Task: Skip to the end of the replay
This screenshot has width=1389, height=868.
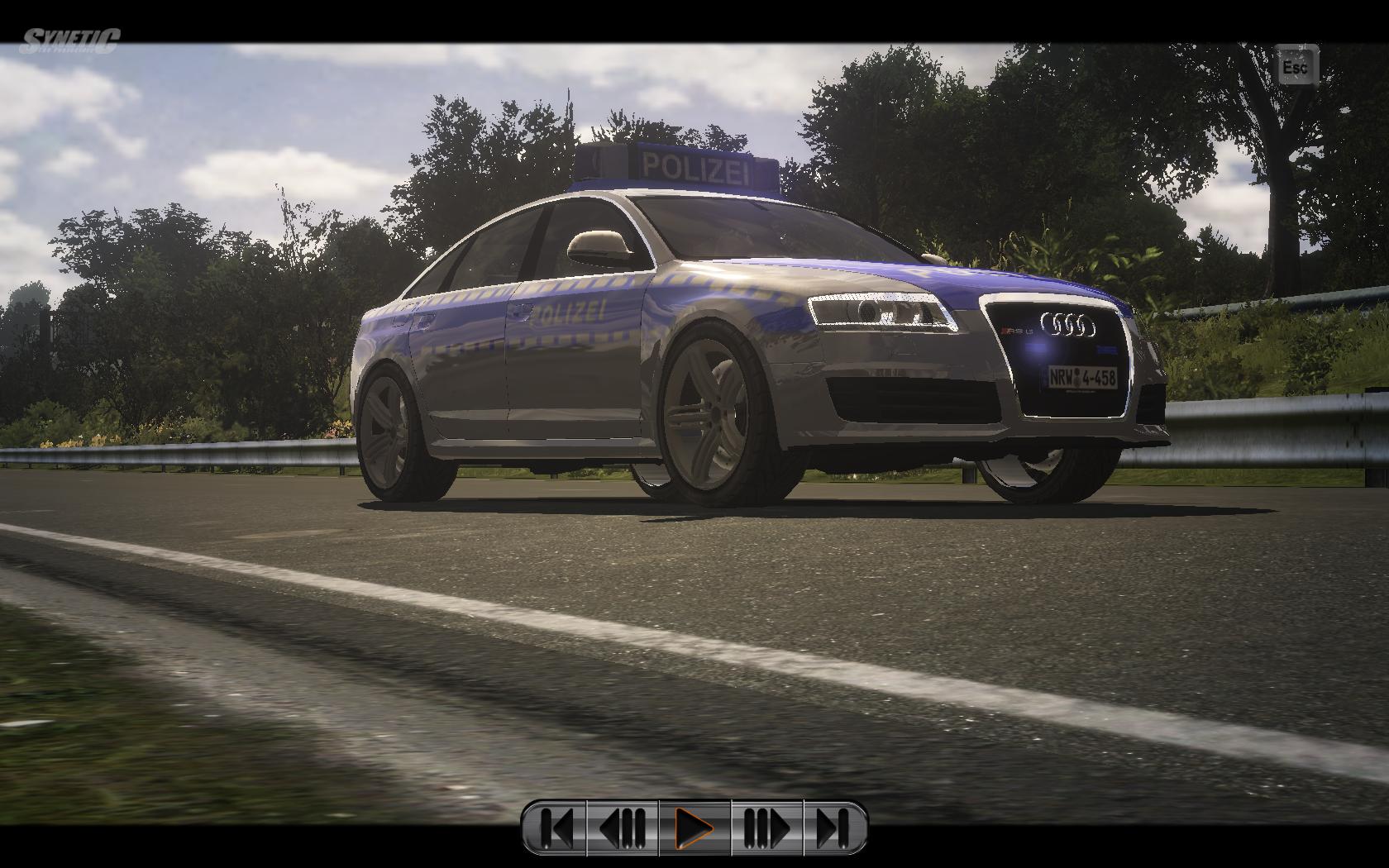Action: pyautogui.click(x=833, y=827)
